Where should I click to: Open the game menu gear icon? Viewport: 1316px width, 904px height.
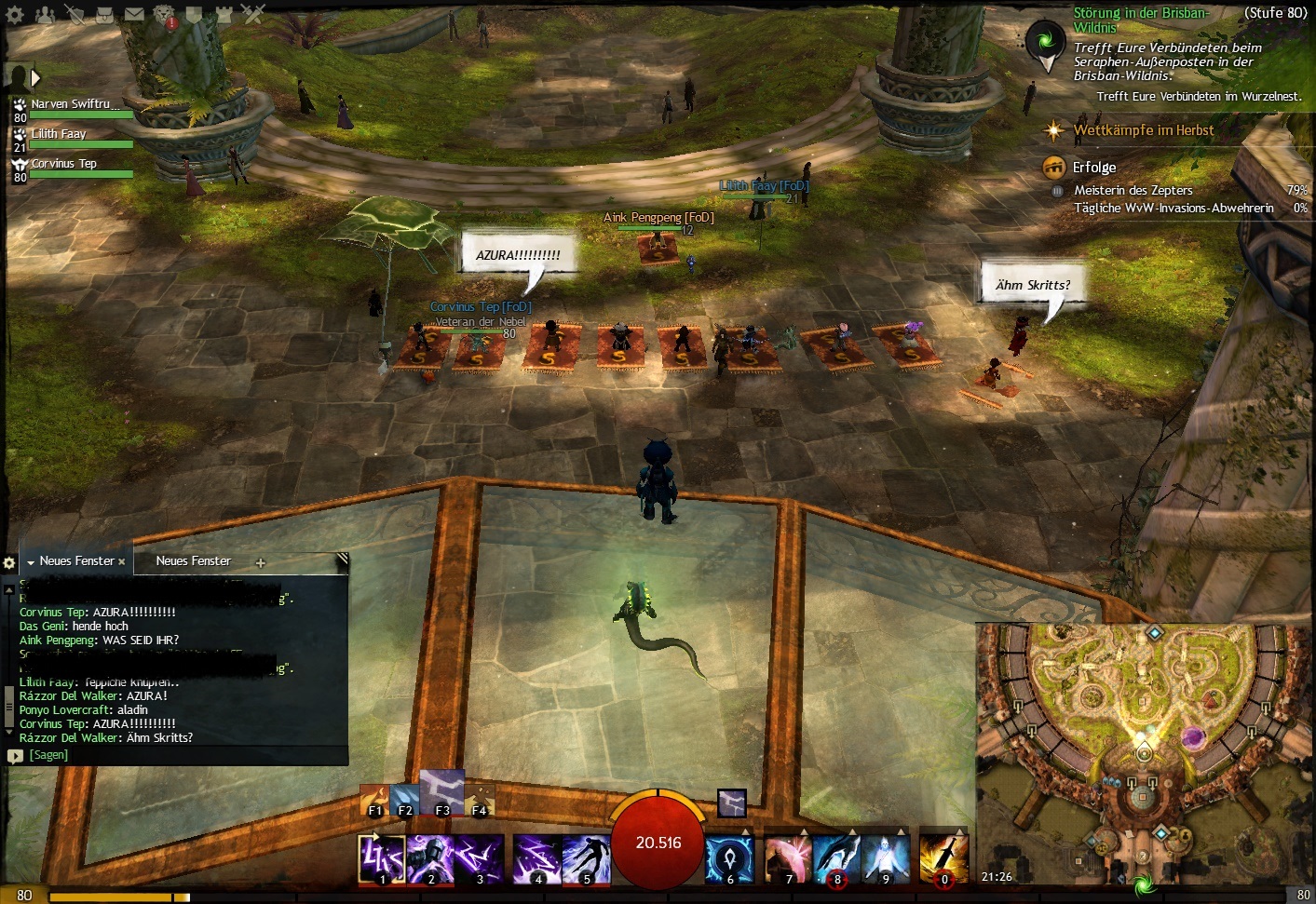pos(15,14)
